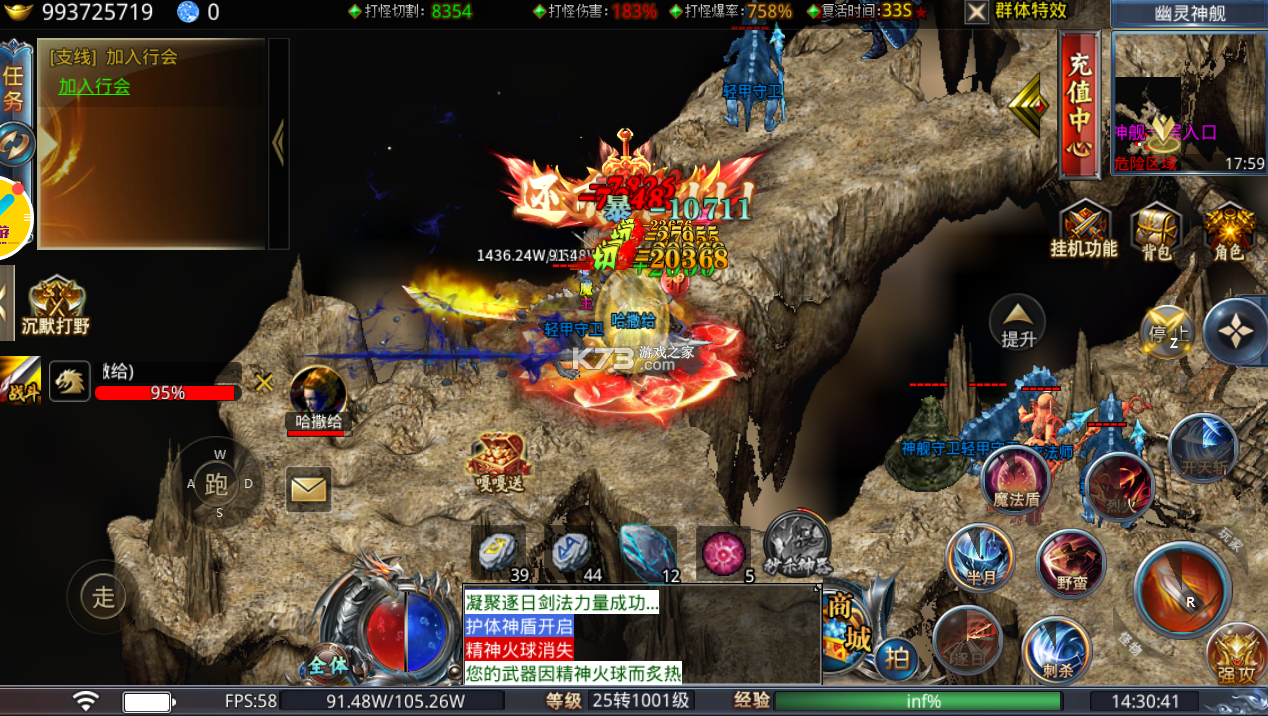Click the 加入行会 quest link

pyautogui.click(x=94, y=87)
